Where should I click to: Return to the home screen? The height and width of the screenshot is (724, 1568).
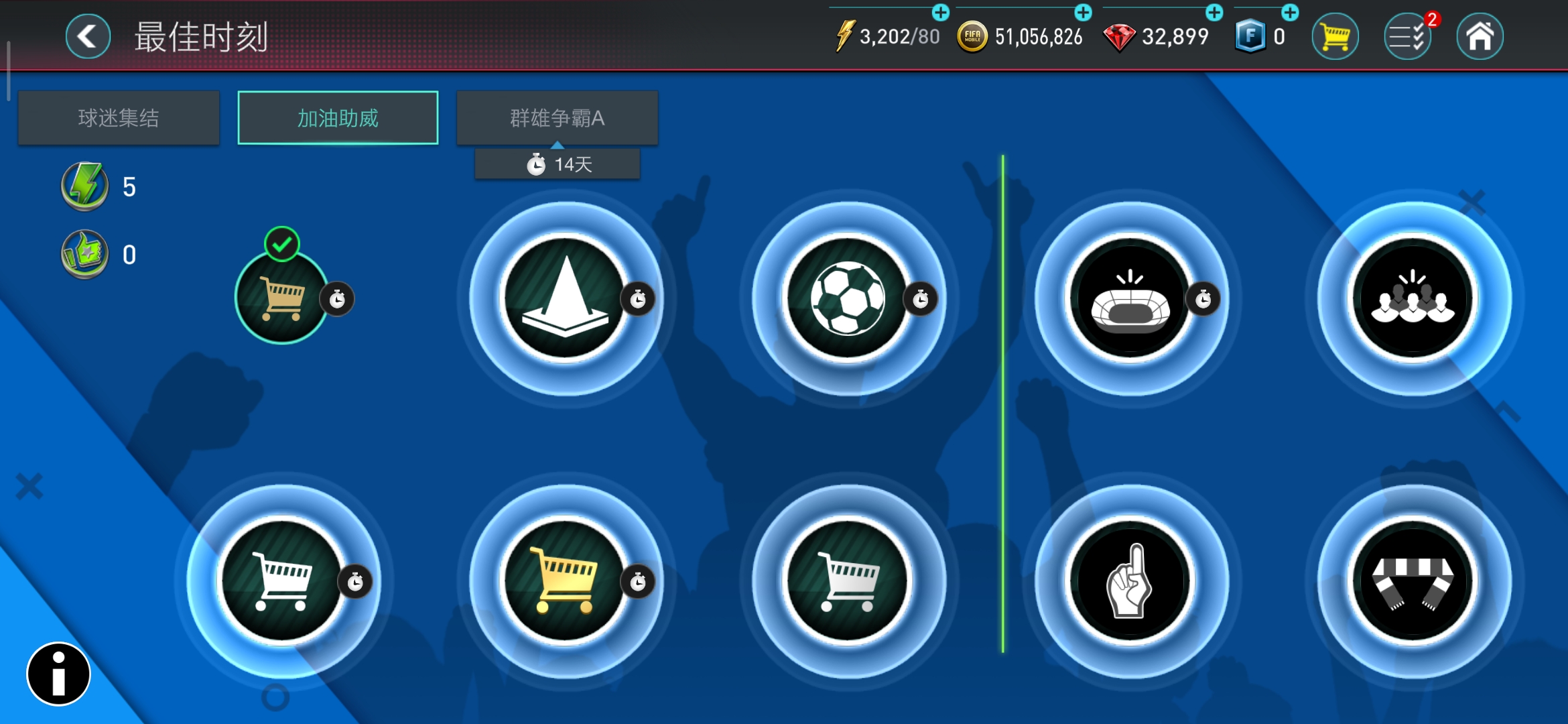pyautogui.click(x=1480, y=36)
